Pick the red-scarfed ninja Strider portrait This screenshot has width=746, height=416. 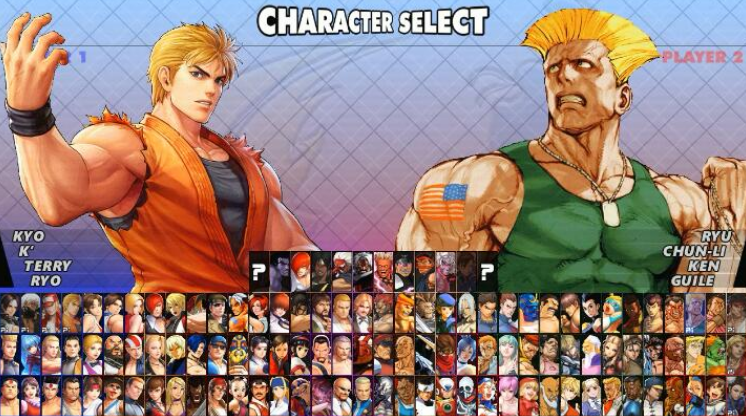(447, 353)
